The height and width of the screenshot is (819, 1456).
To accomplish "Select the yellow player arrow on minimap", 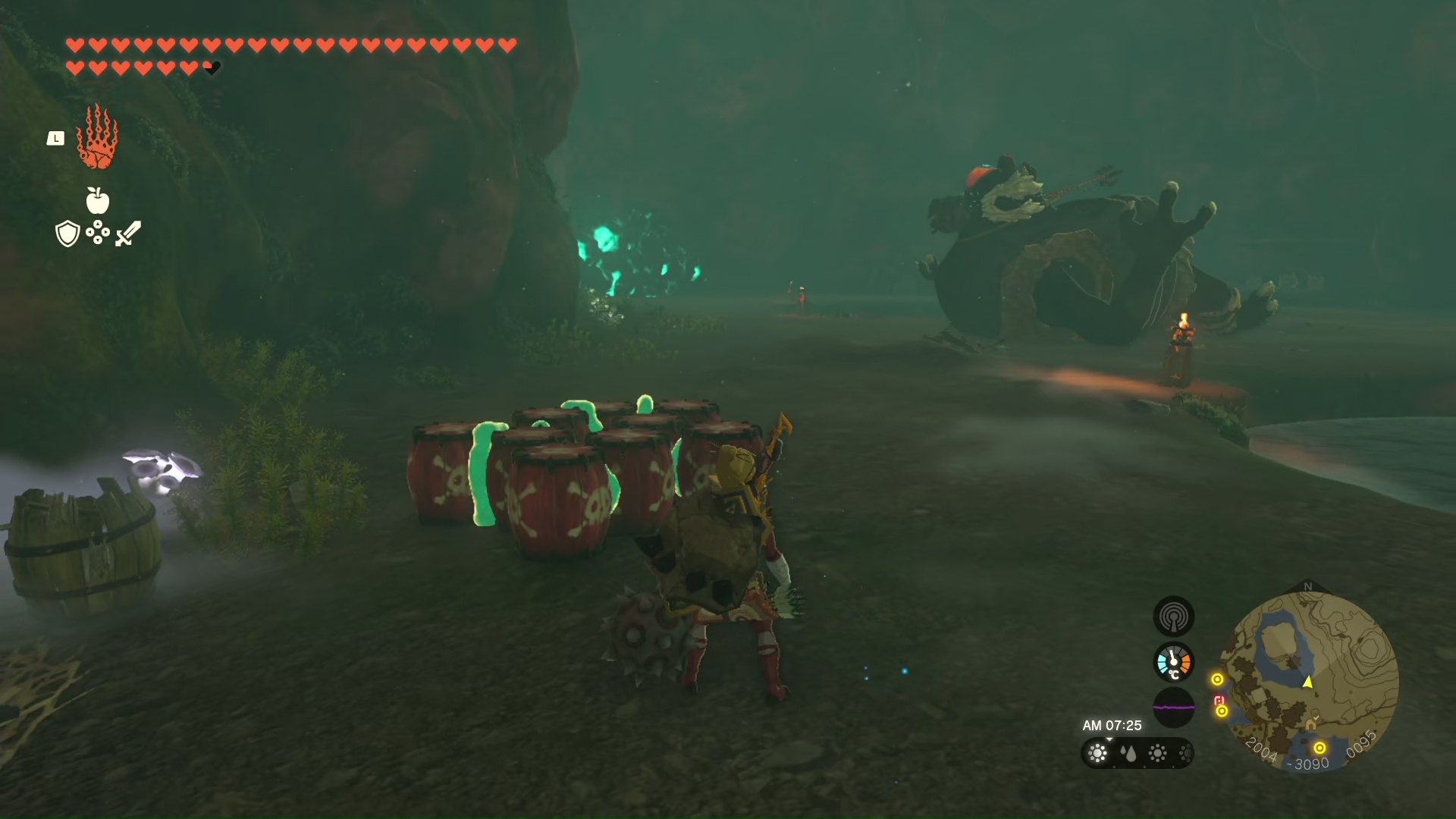I will tap(1308, 682).
